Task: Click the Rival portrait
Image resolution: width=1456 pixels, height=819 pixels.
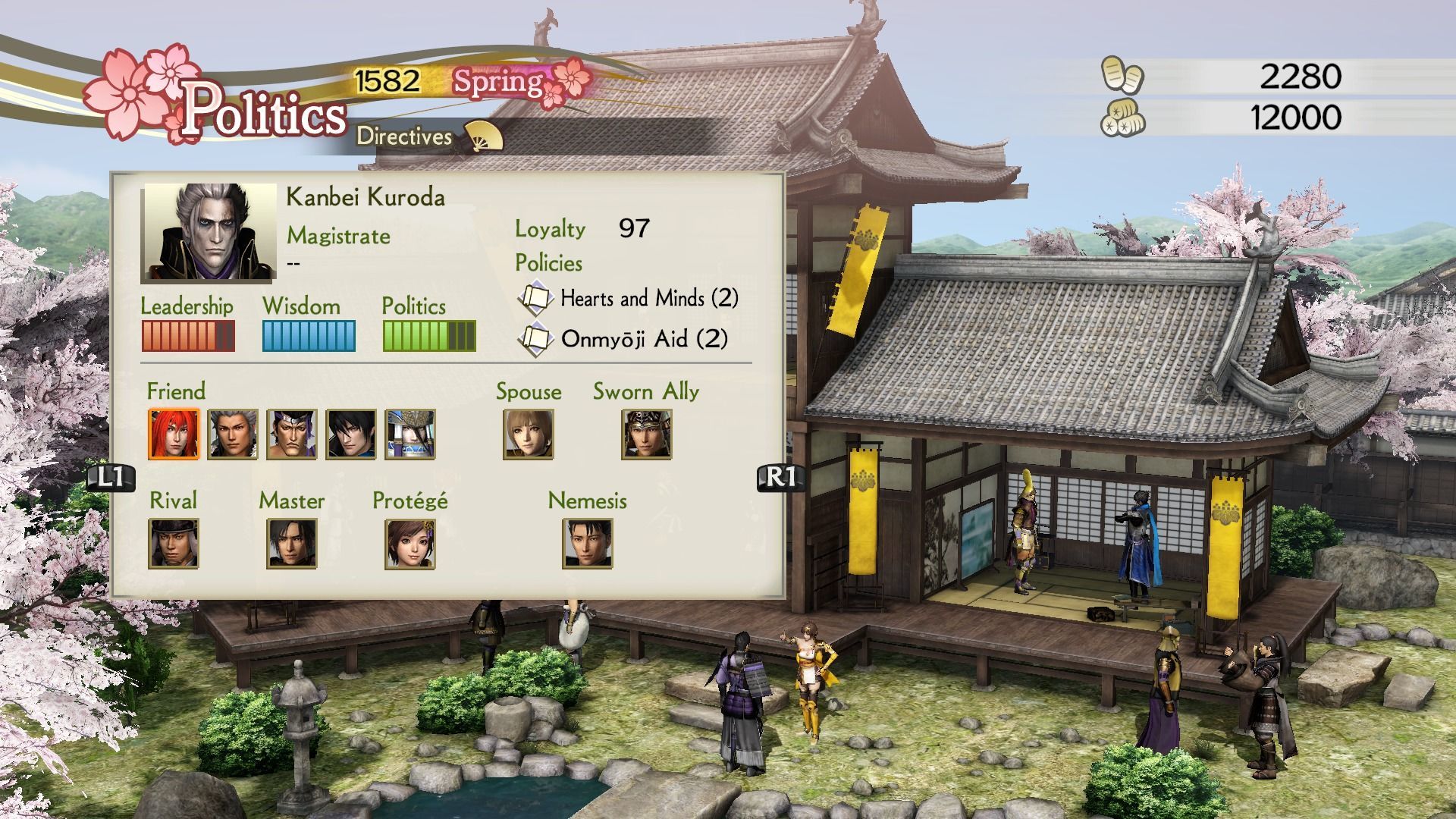Action: [174, 543]
